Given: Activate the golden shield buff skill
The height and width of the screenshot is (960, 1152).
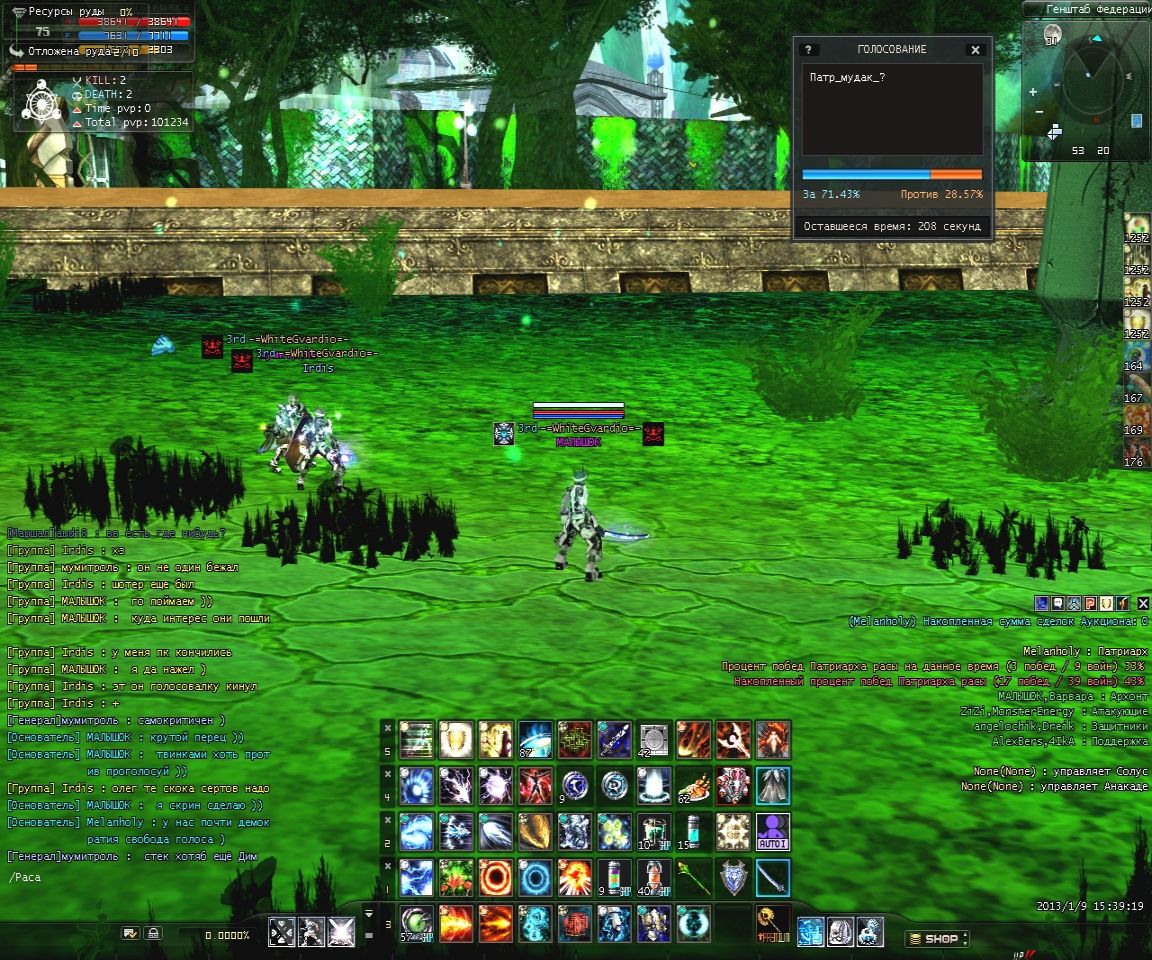Looking at the screenshot, I should [456, 740].
